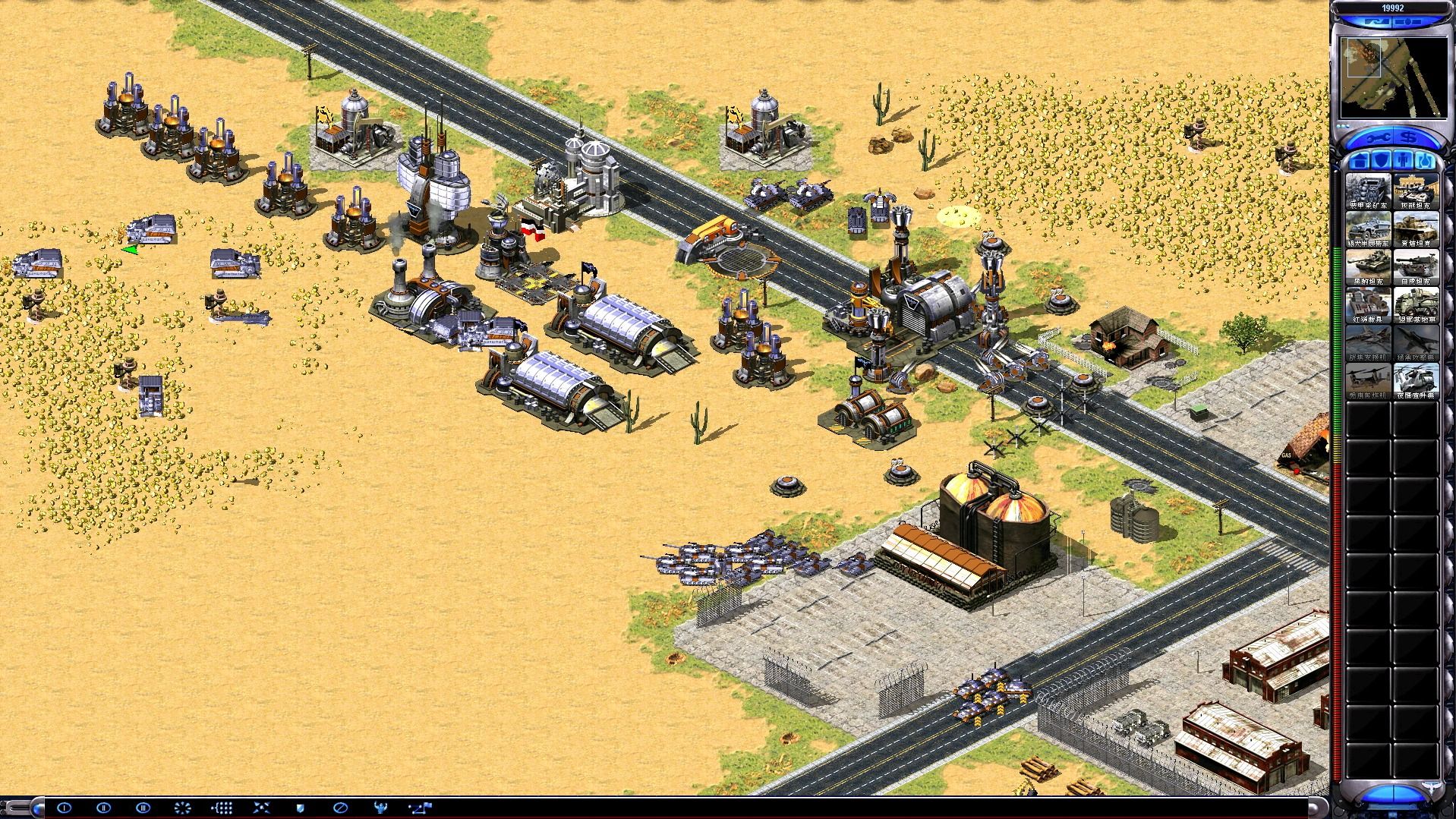Show the infantry production tab

point(1404,161)
